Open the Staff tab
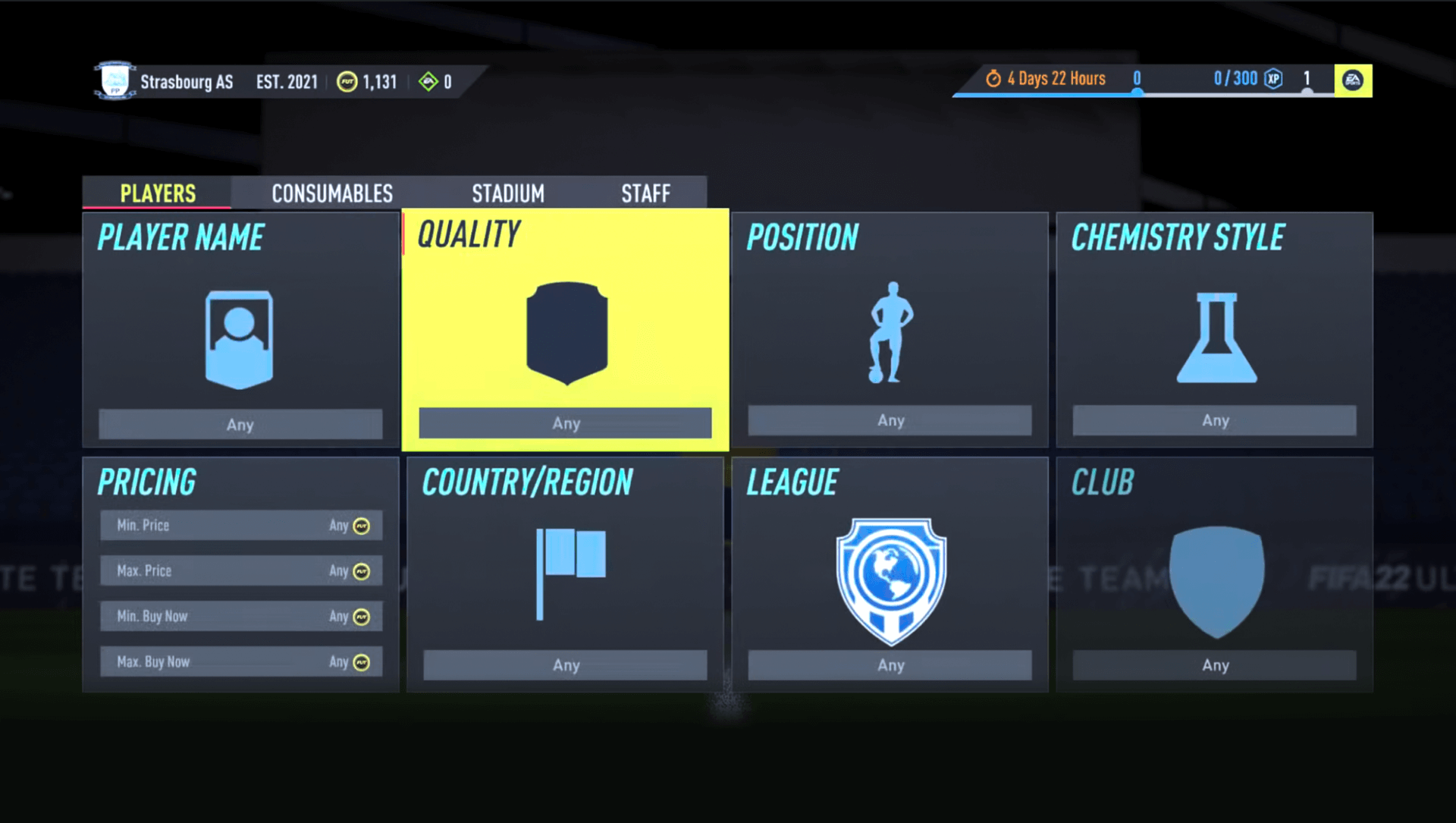 click(645, 193)
